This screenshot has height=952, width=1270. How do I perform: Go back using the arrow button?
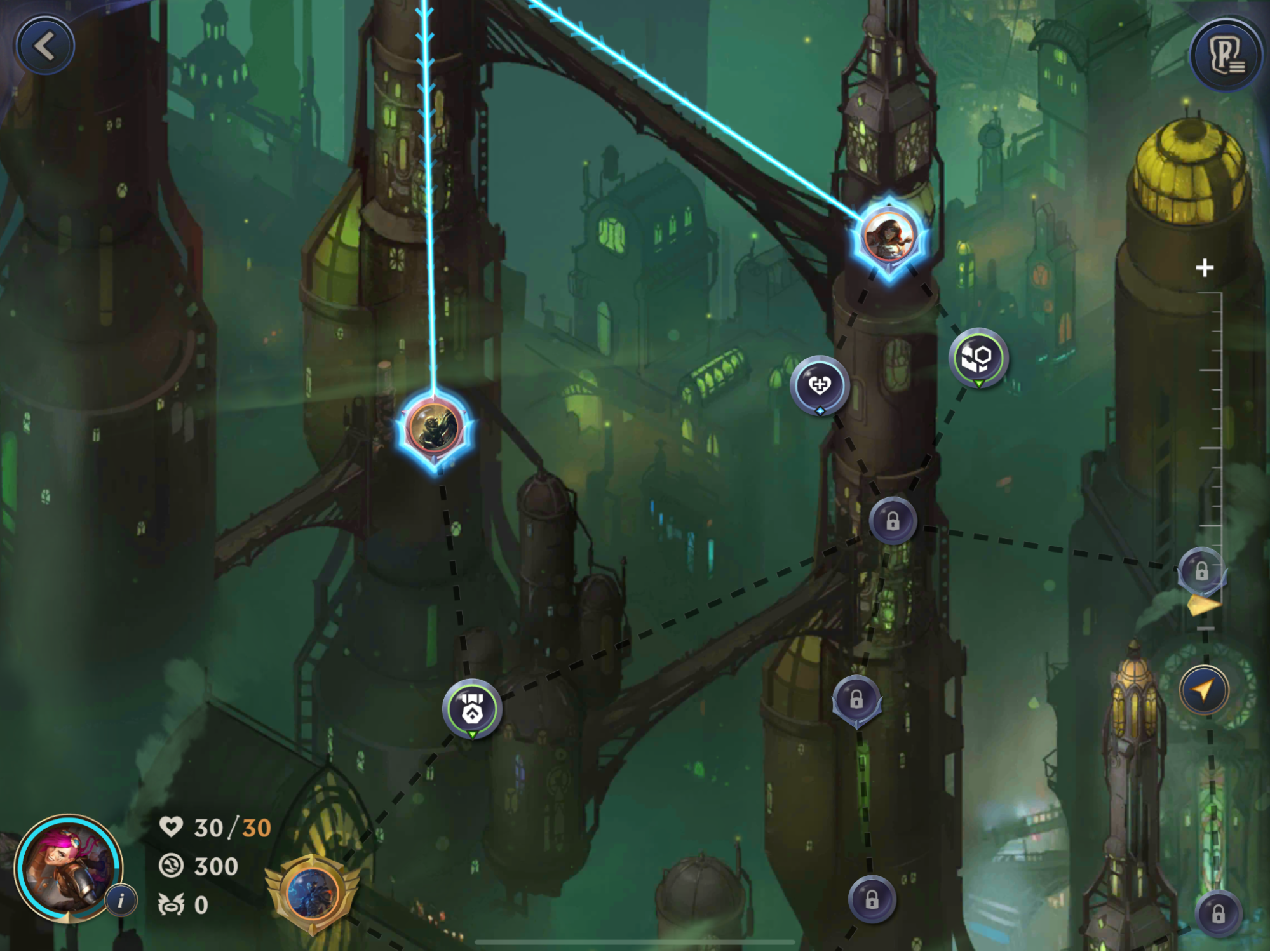[x=45, y=46]
